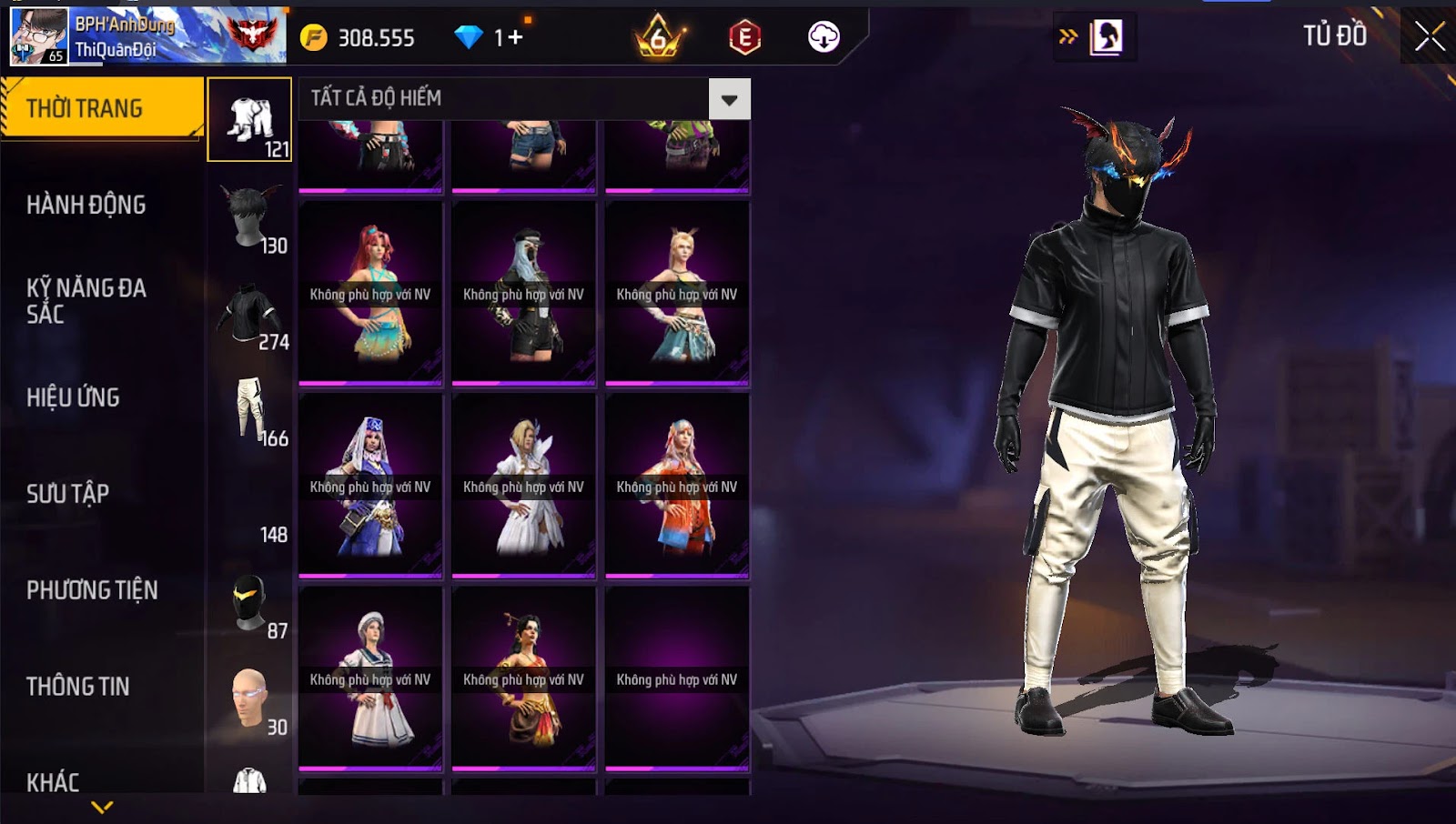1456x824 pixels.
Task: Select the red-haired teal bikini outfit
Action: 370,293
